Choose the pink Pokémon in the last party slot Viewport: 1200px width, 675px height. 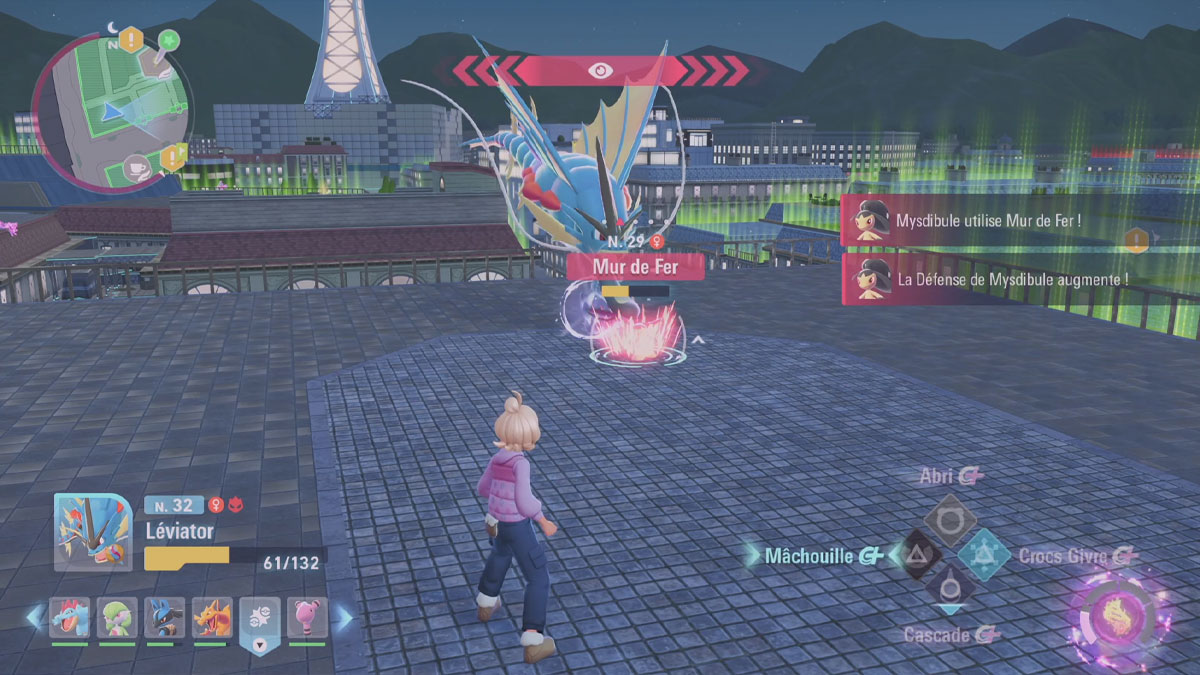coord(307,618)
